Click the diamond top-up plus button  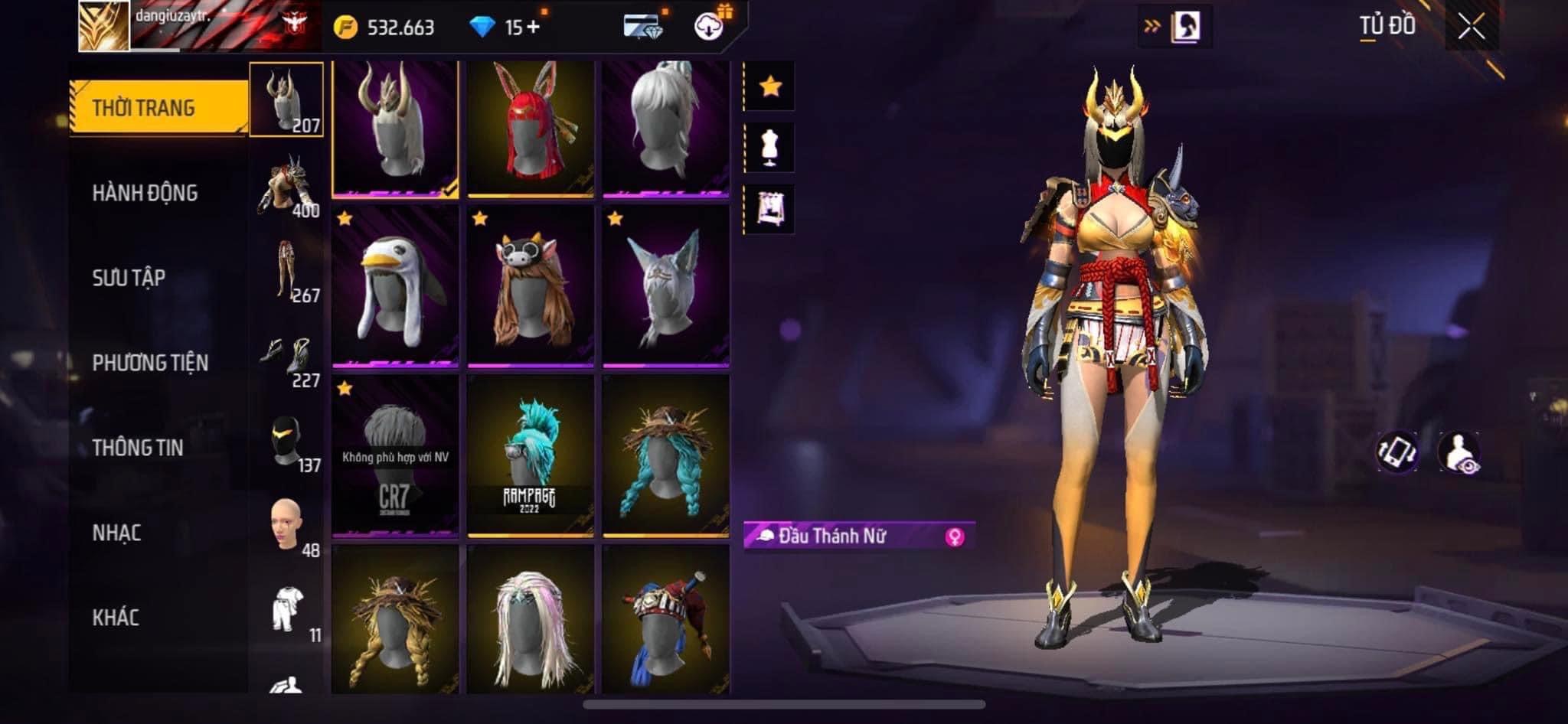point(533,28)
